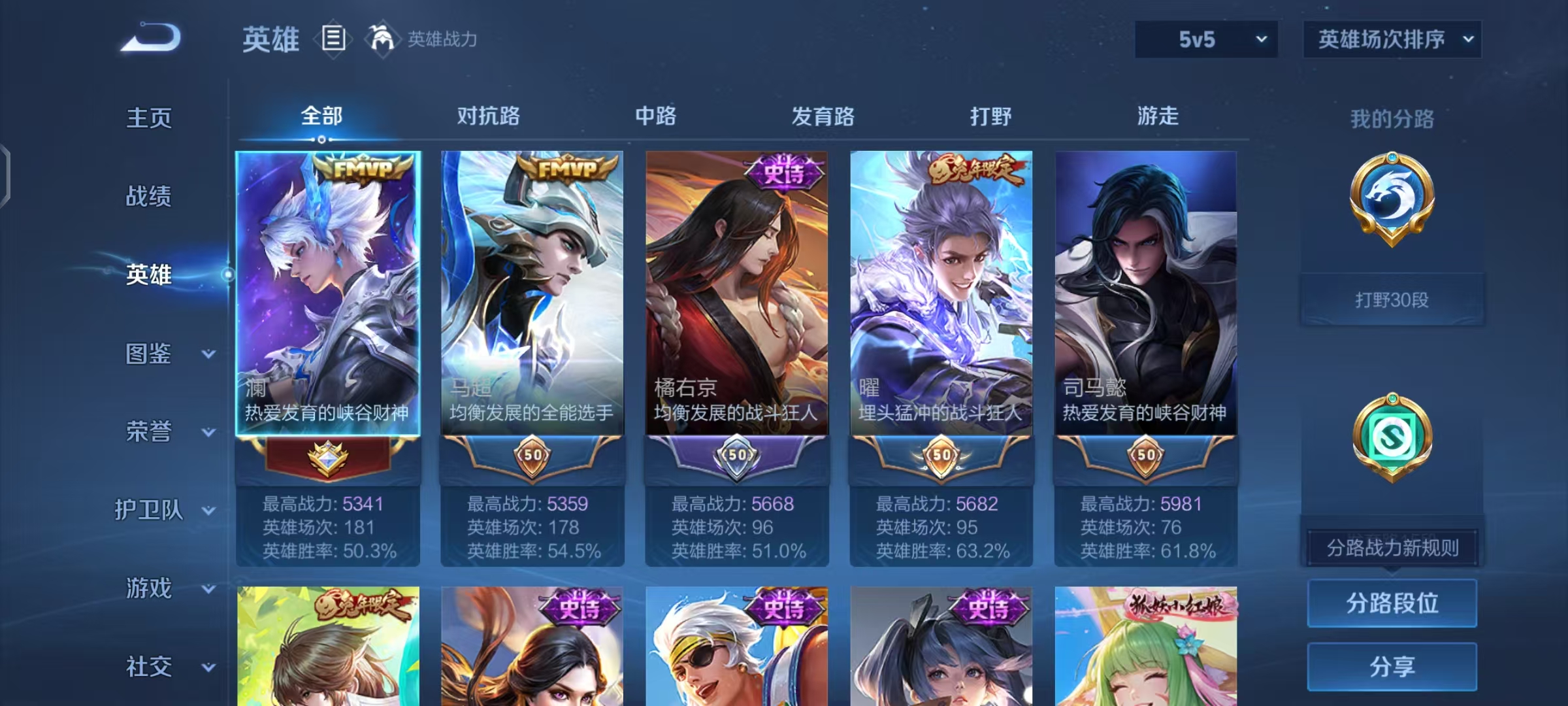Image resolution: width=1568 pixels, height=706 pixels.
Task: Open the hero list icon beside 英雄 title
Action: tap(333, 39)
